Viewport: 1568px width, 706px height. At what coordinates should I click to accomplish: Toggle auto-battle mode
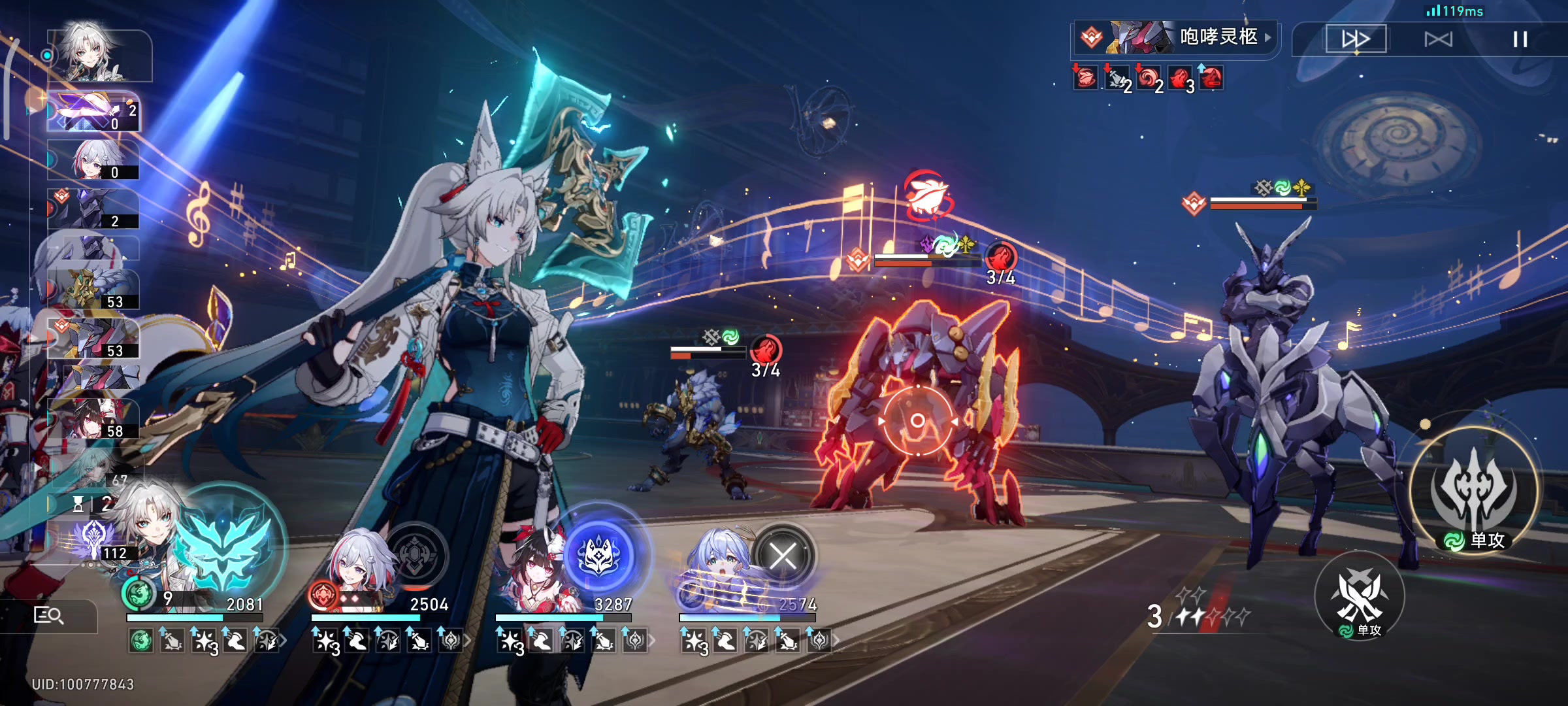(x=1438, y=39)
